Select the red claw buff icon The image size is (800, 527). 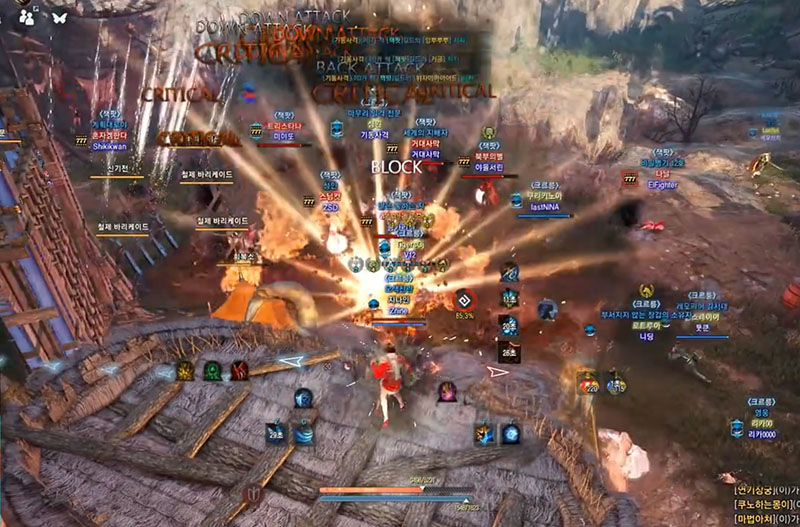240,371
